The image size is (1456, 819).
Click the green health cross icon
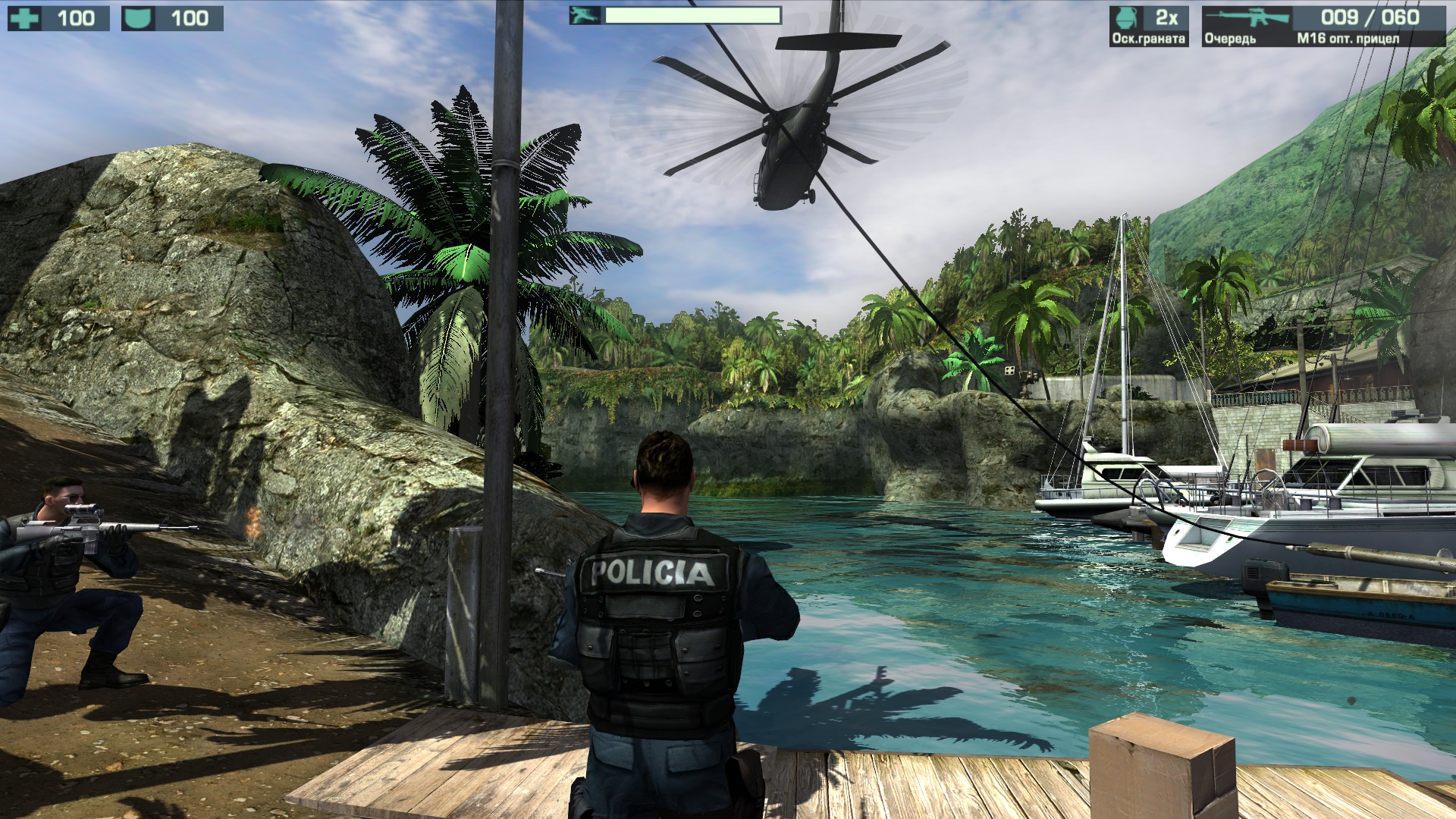point(25,18)
